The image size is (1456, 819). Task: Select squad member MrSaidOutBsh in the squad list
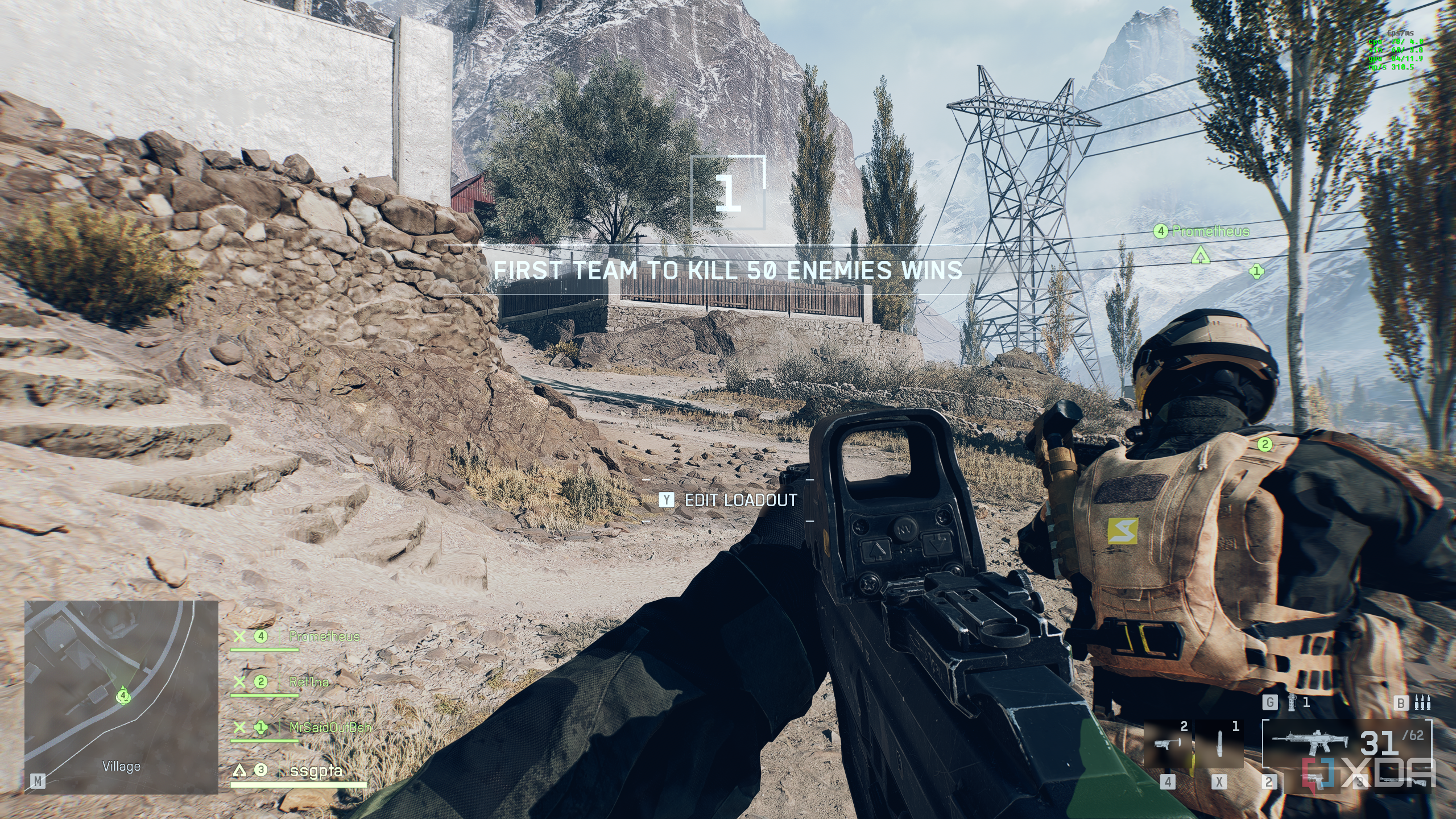330,727
